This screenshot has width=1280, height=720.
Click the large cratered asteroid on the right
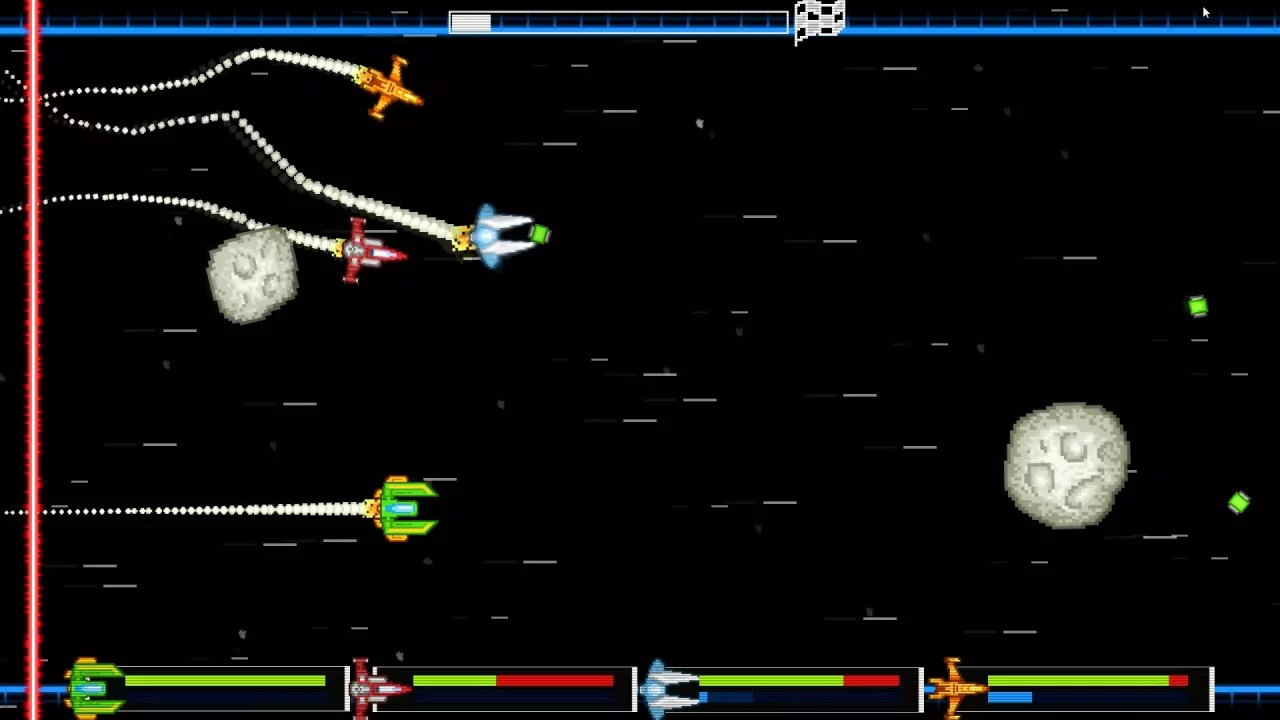pyautogui.click(x=1065, y=463)
